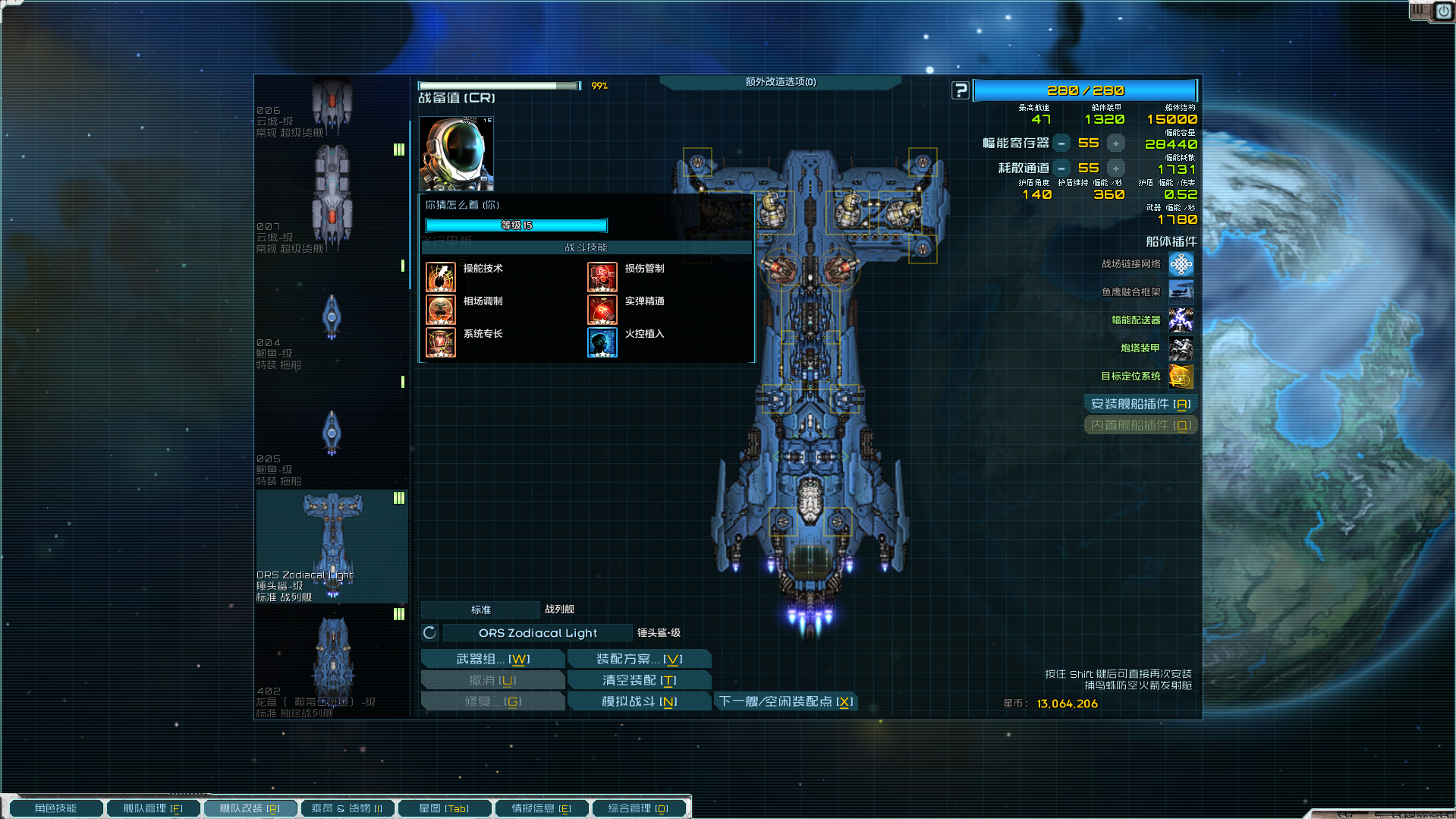Switch to the 舰队管理 fleet tab

click(153, 808)
